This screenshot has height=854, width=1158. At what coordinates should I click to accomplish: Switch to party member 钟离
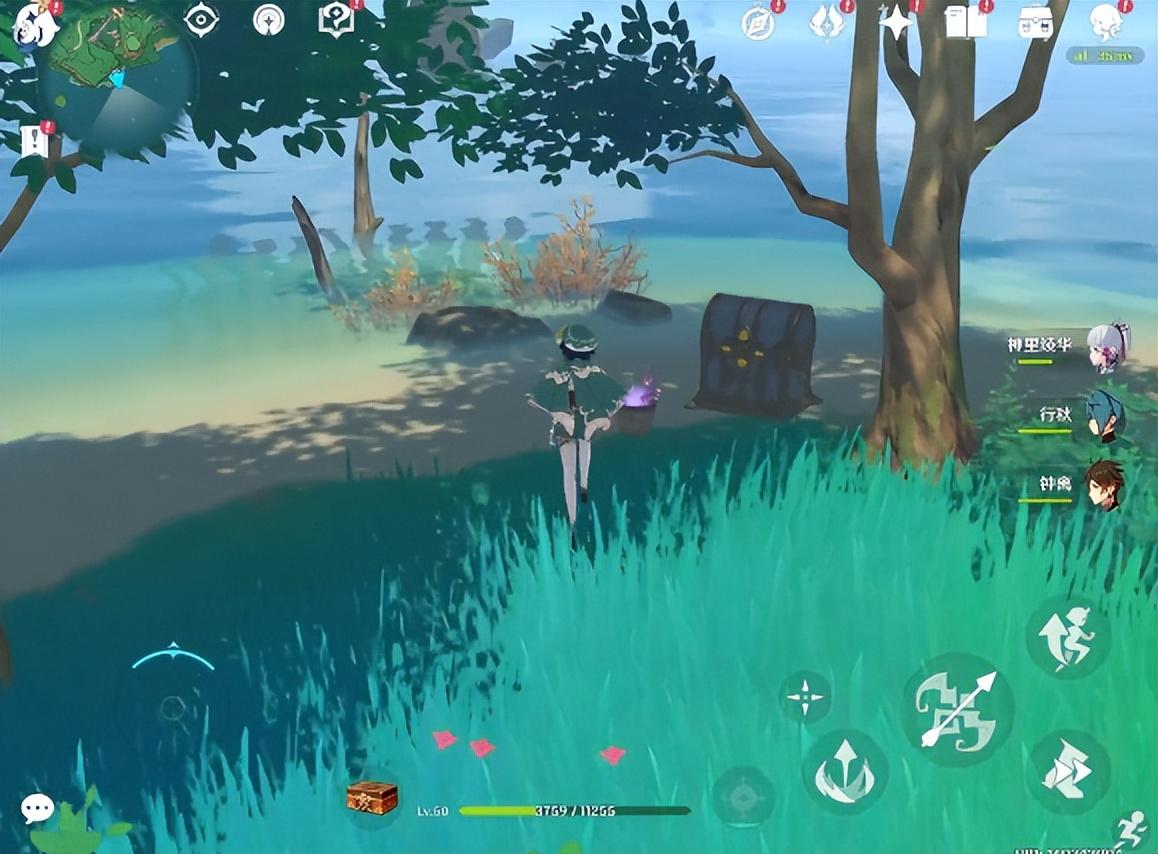click(x=1104, y=486)
